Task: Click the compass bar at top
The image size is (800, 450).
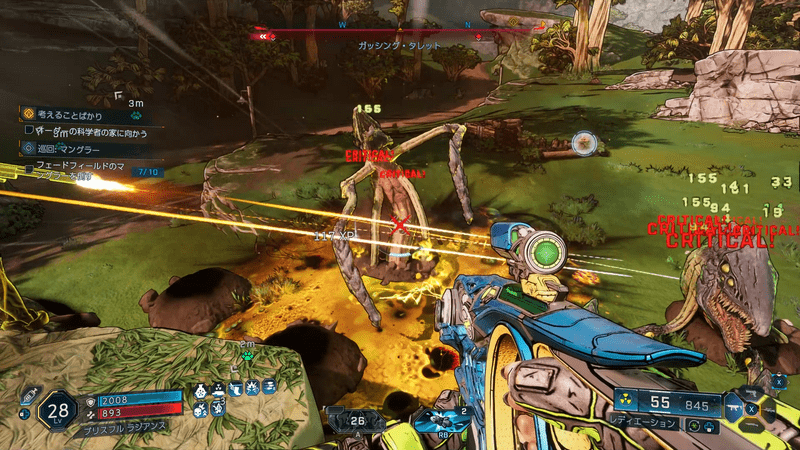Action: click(400, 32)
